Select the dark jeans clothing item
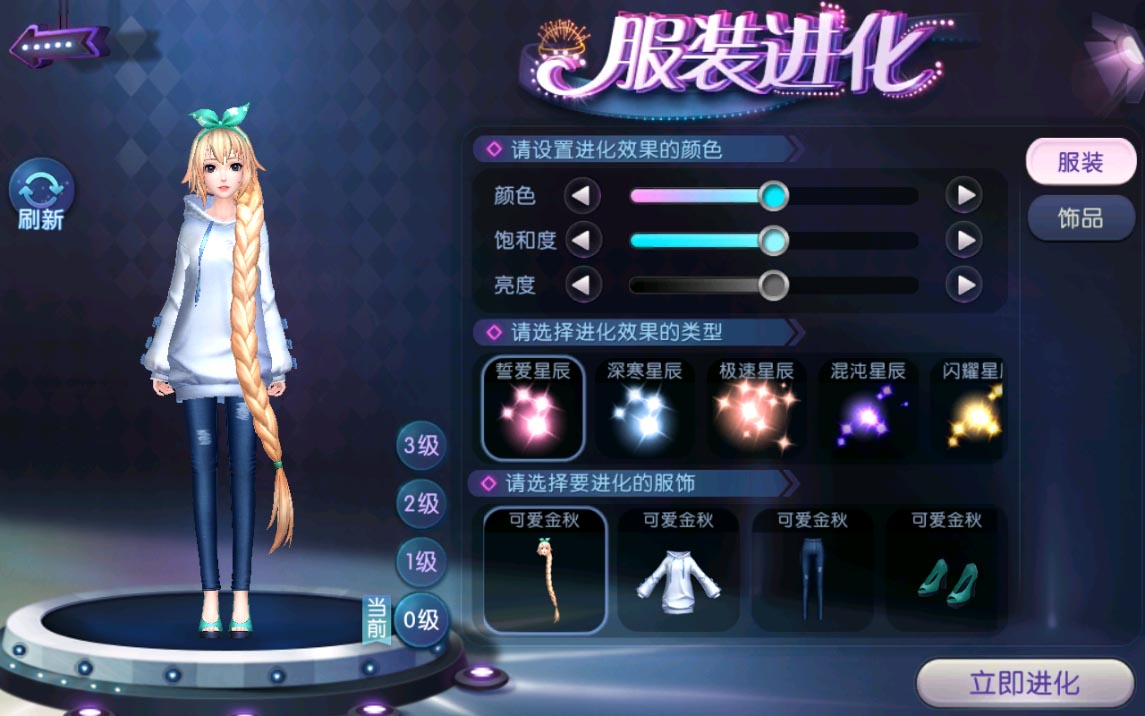Image resolution: width=1145 pixels, height=716 pixels. point(812,571)
